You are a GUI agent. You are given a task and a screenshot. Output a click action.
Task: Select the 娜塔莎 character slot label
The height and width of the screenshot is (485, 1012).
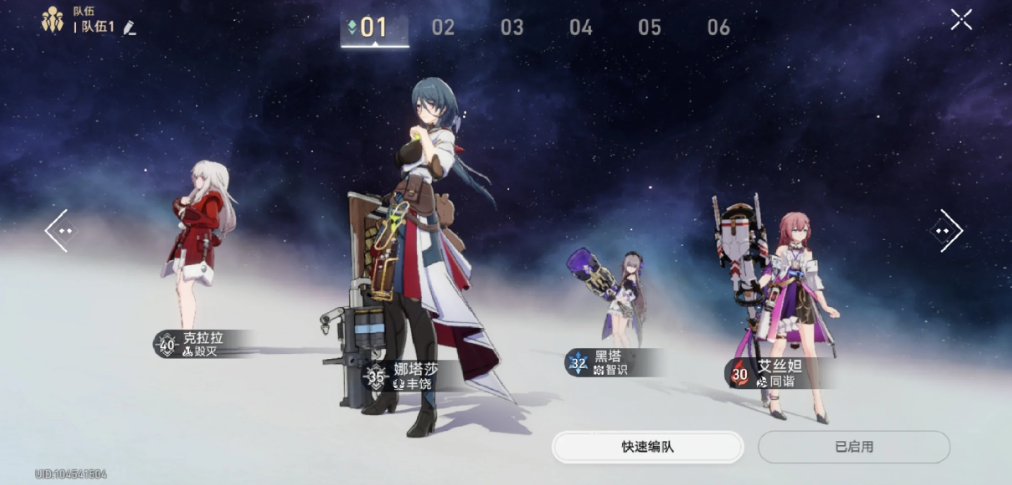[x=408, y=376]
